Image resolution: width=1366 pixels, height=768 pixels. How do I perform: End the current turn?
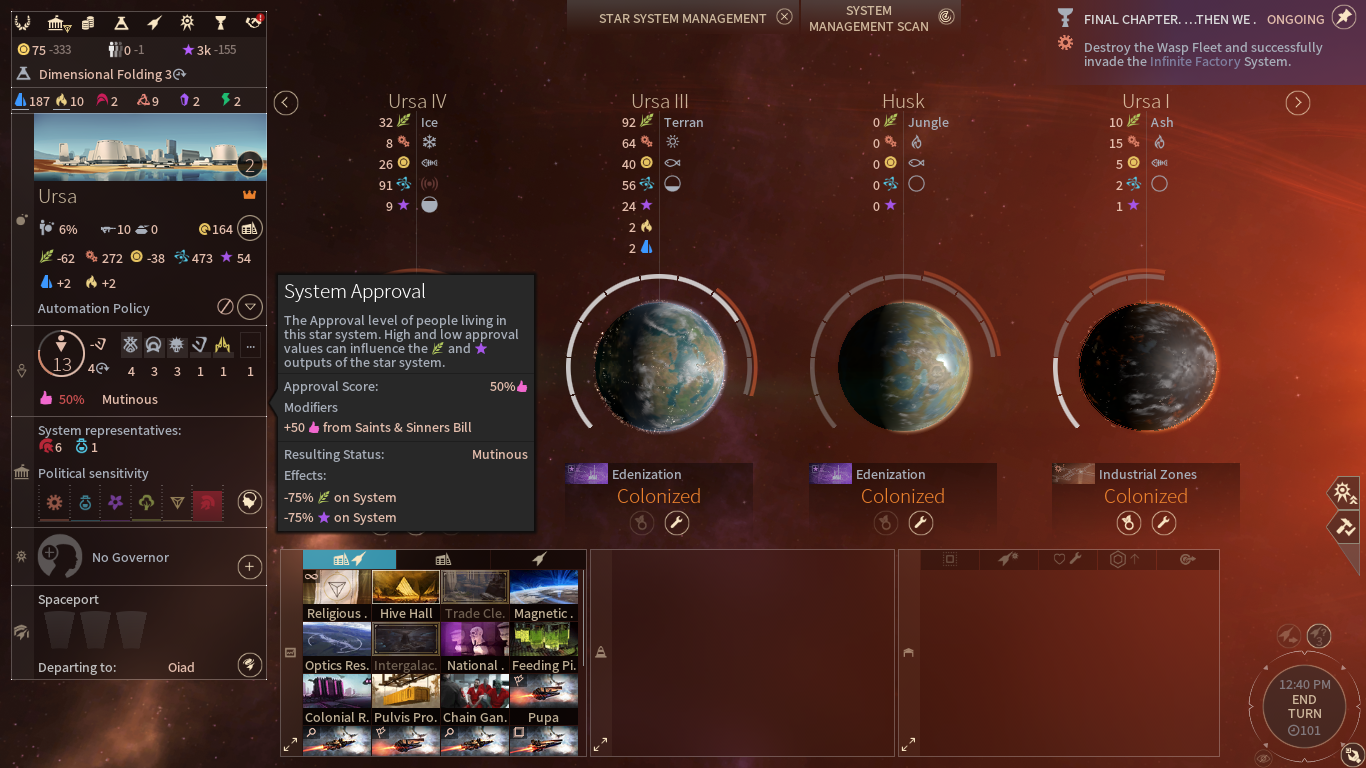pyautogui.click(x=1304, y=707)
